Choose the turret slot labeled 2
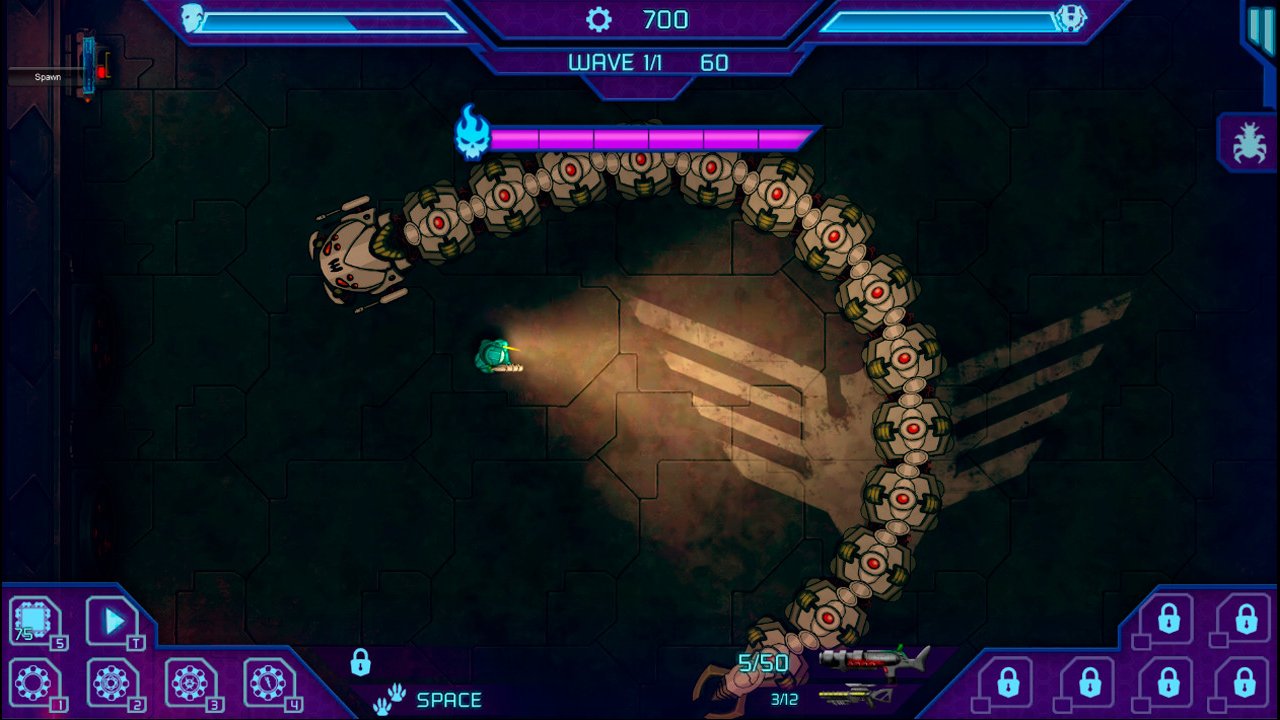Screen dimensions: 1280x720 (x=111, y=684)
